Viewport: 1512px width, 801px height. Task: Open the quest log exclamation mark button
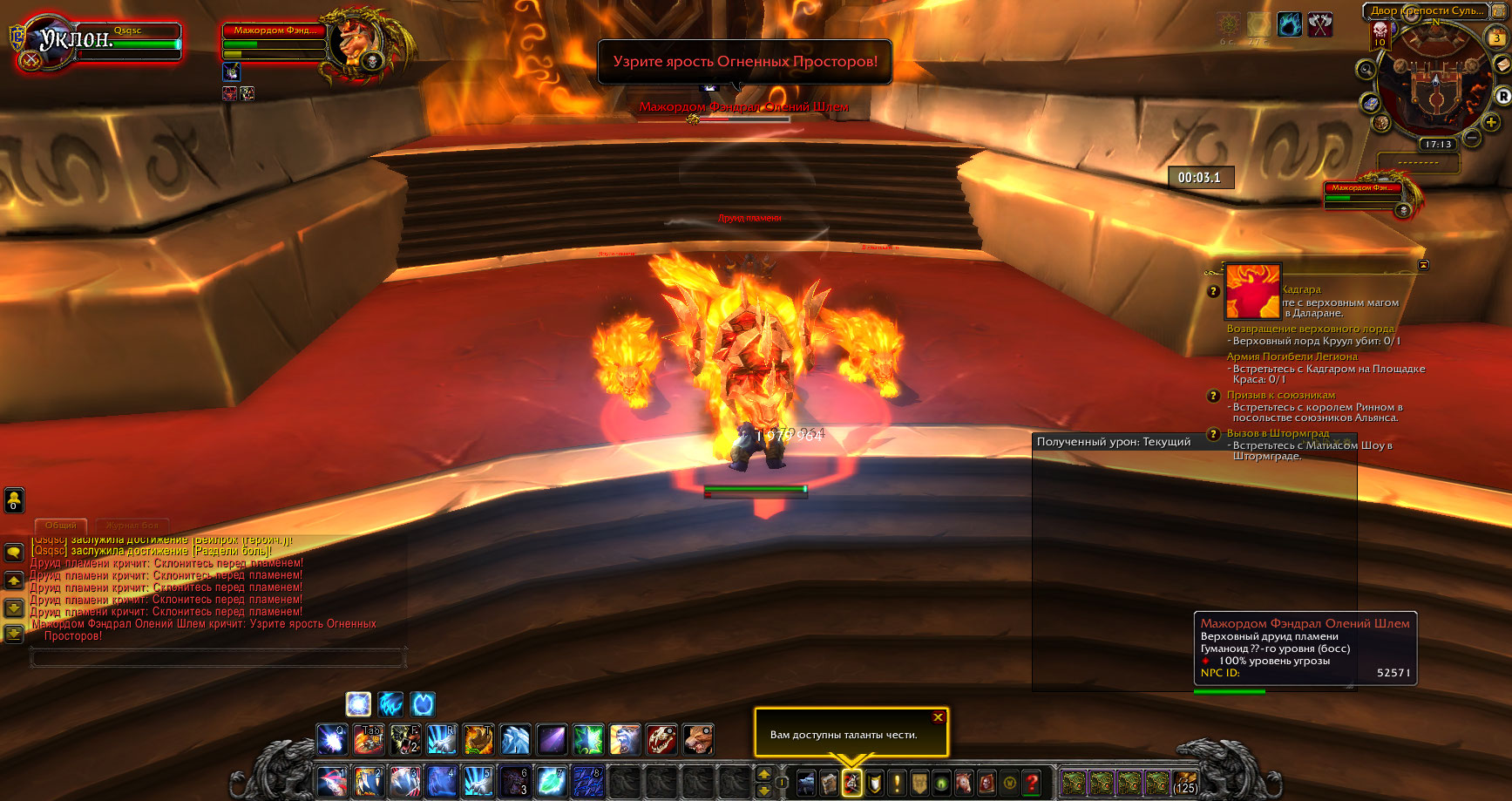click(x=896, y=783)
